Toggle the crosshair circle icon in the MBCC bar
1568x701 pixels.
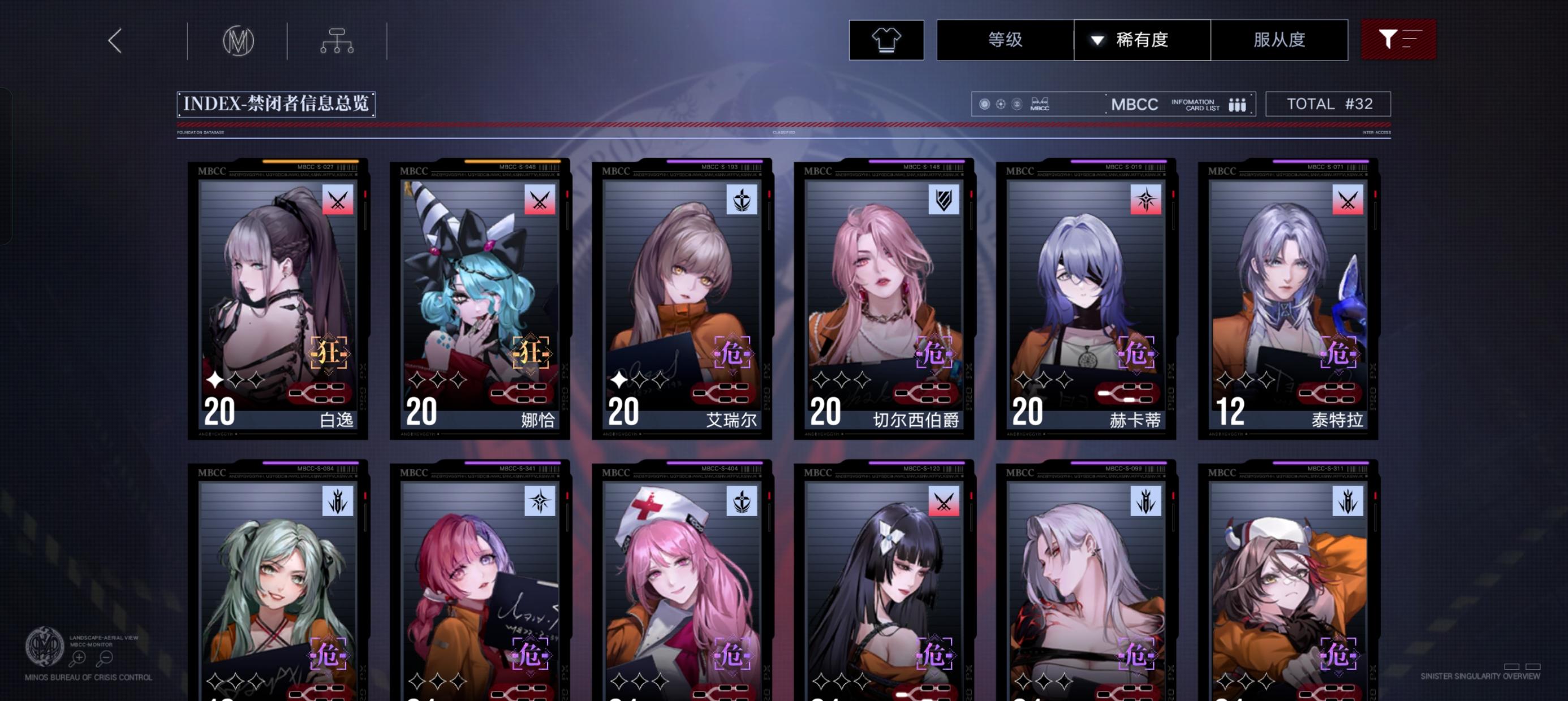point(1001,104)
